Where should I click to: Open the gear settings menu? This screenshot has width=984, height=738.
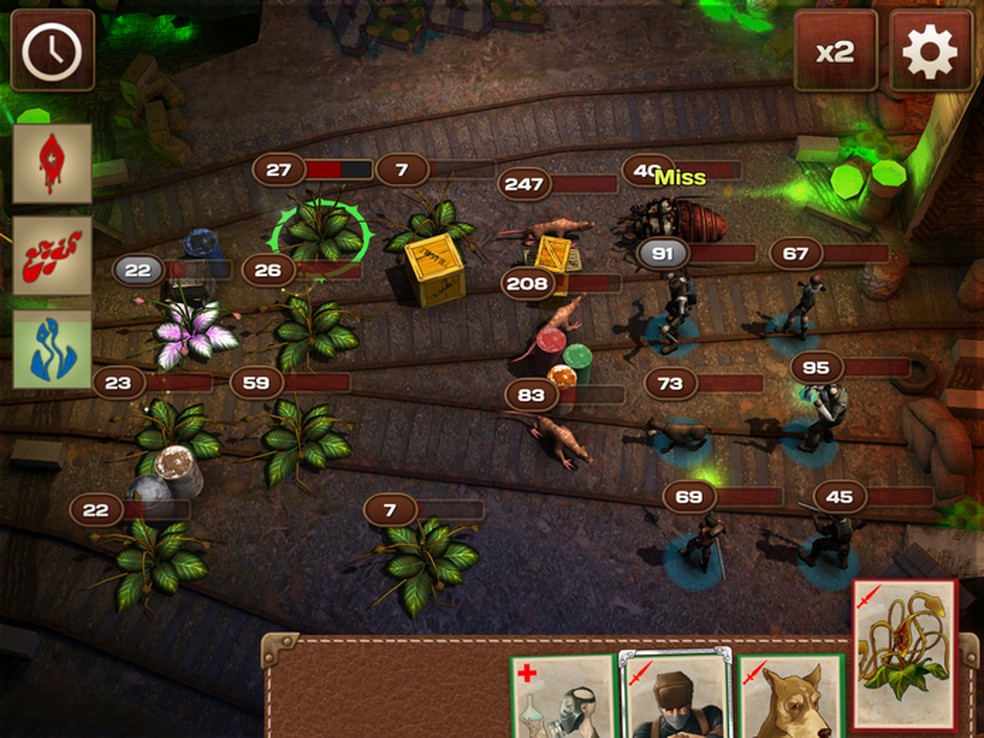tap(930, 51)
